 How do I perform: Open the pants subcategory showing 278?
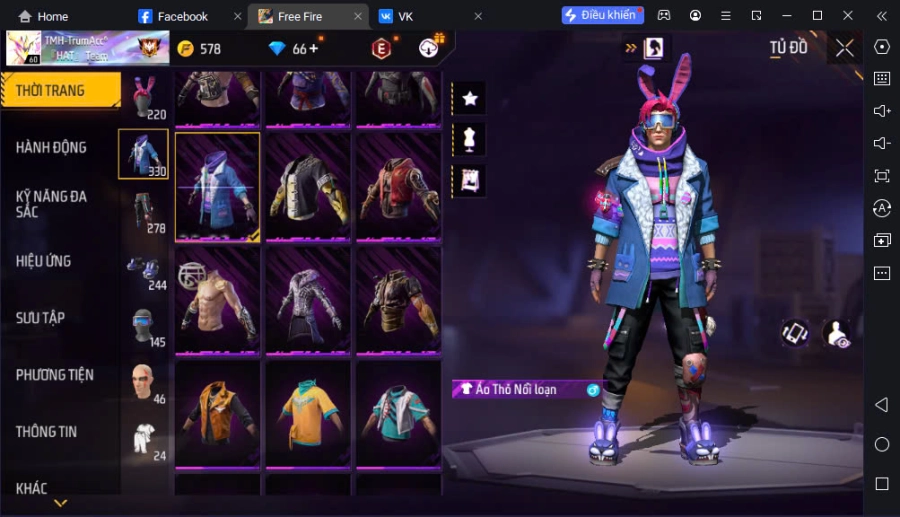point(143,211)
